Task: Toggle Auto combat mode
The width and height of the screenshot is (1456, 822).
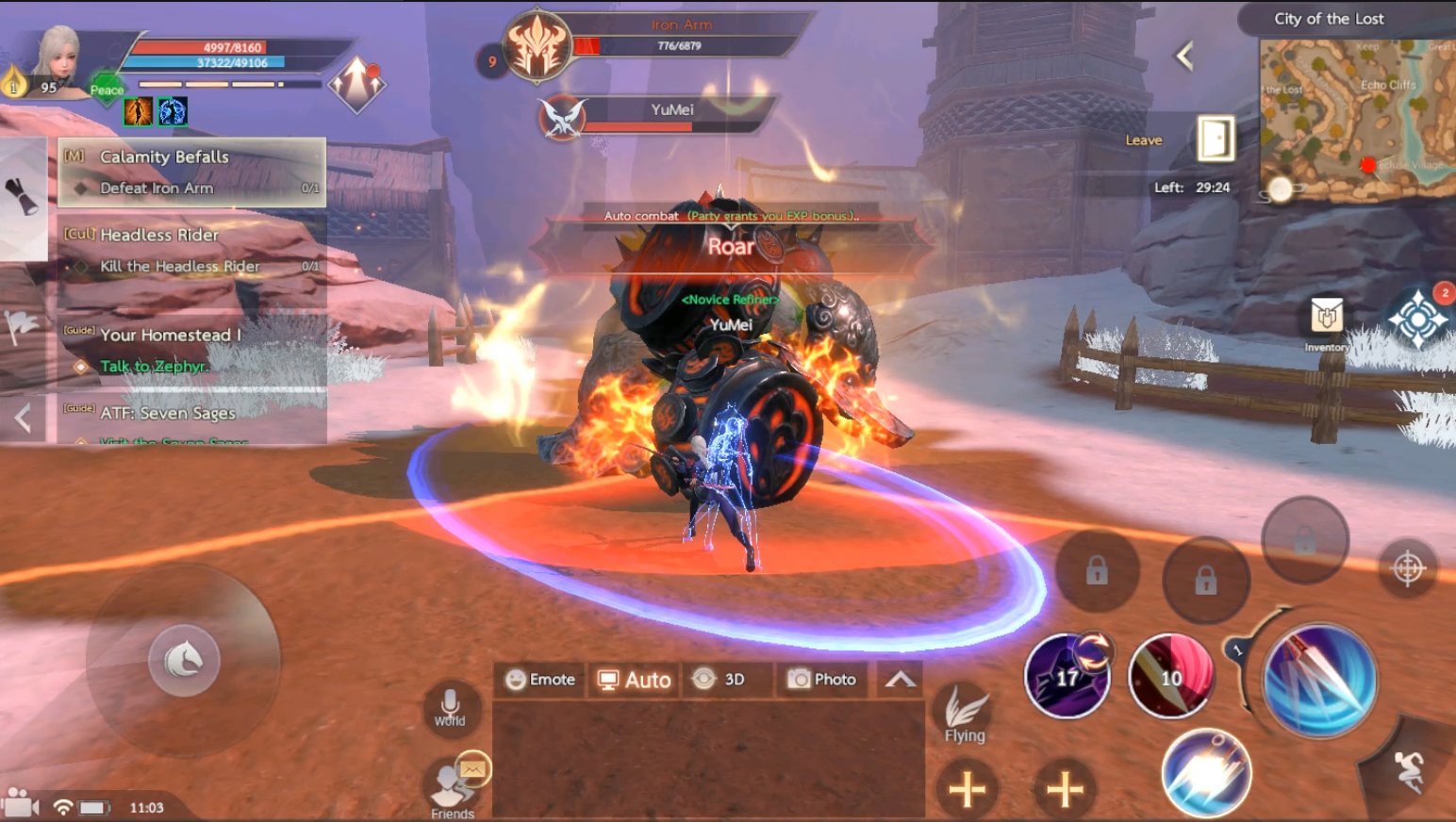Action: coord(635,680)
